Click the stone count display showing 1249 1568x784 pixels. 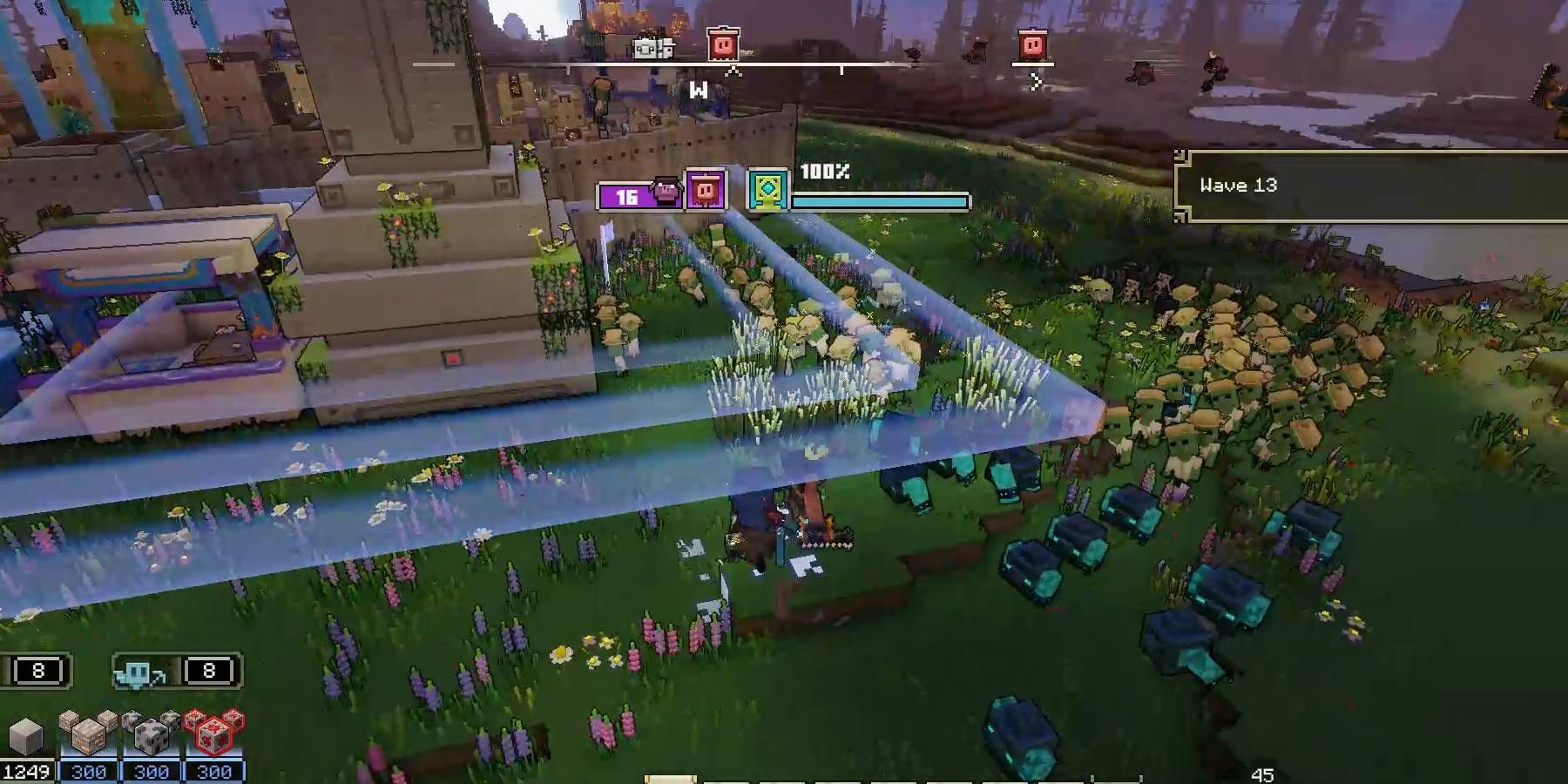26,772
